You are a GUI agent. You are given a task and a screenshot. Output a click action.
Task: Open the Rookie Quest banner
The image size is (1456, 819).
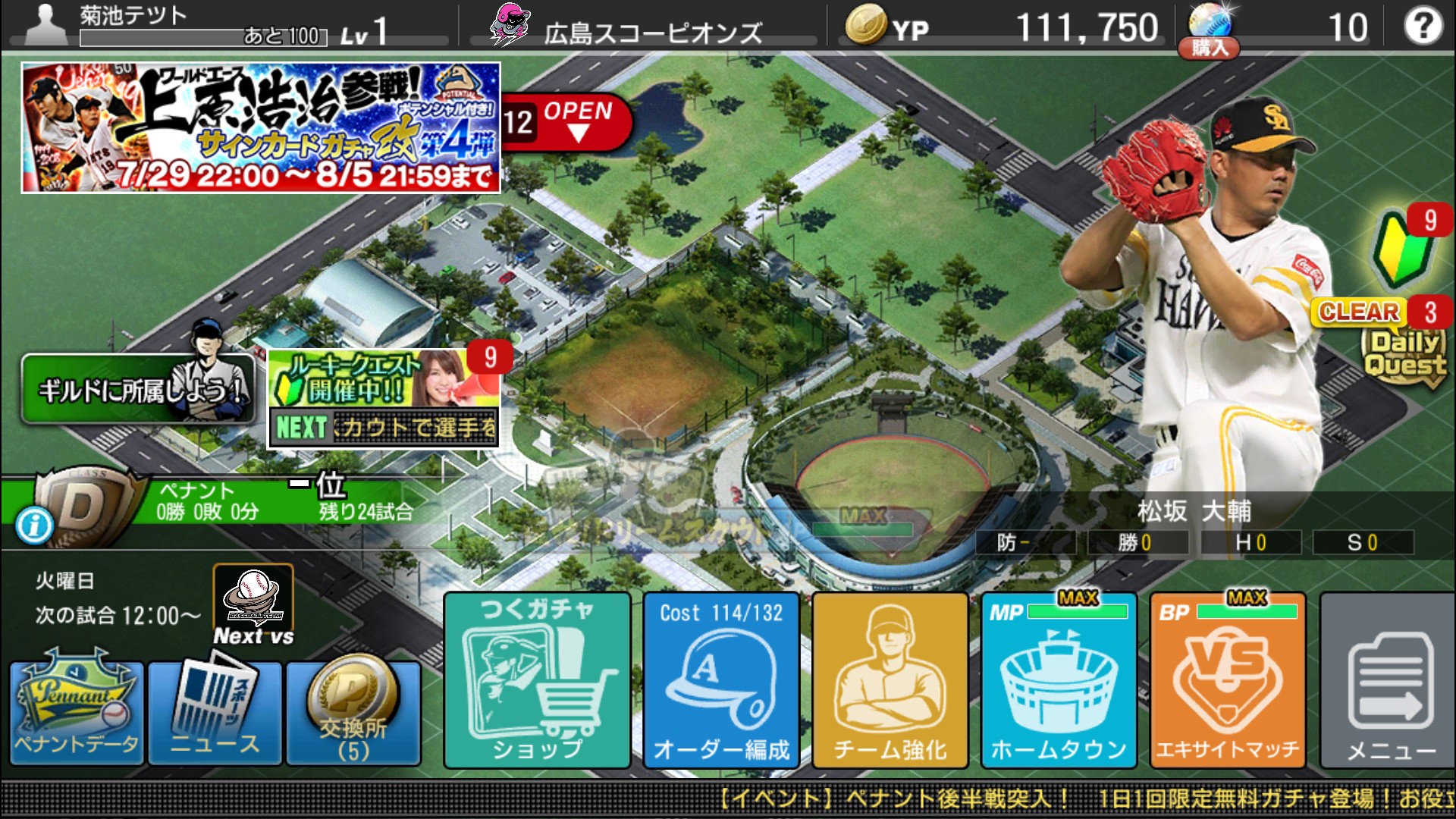pos(384,398)
